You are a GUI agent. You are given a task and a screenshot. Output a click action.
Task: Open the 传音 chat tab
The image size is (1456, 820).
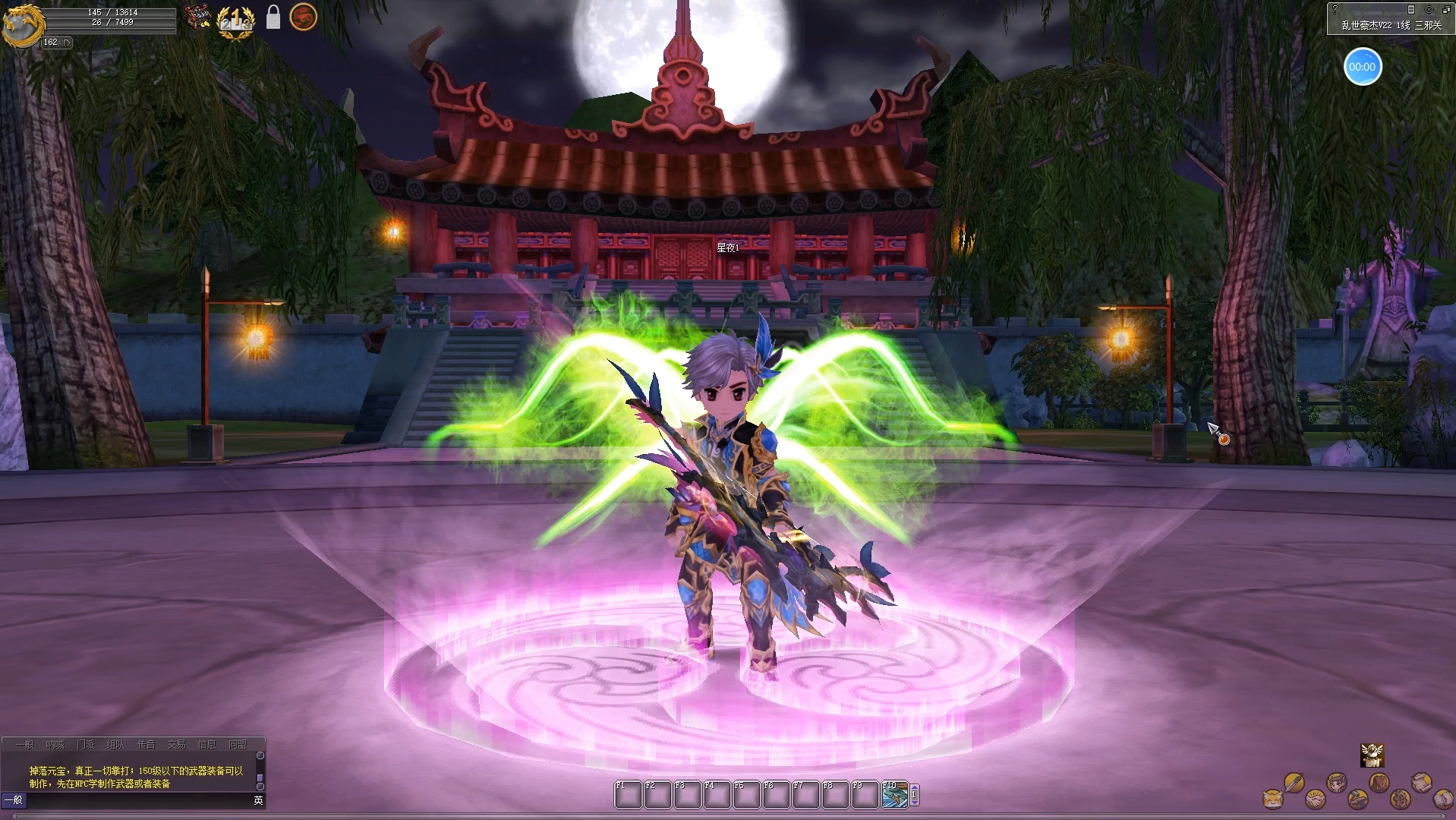point(146,745)
